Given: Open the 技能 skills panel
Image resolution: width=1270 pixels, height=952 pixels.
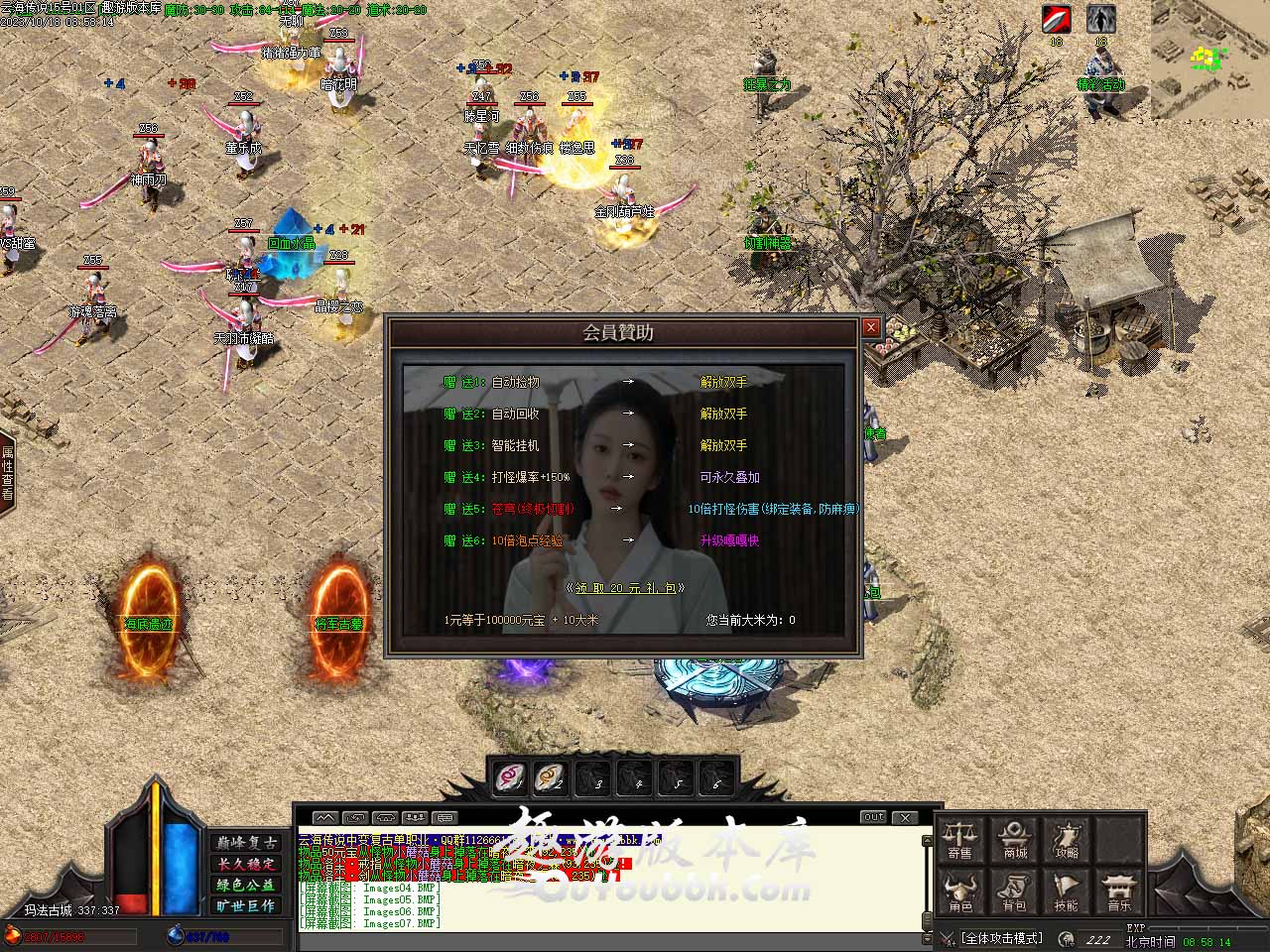Looking at the screenshot, I should 1067,892.
